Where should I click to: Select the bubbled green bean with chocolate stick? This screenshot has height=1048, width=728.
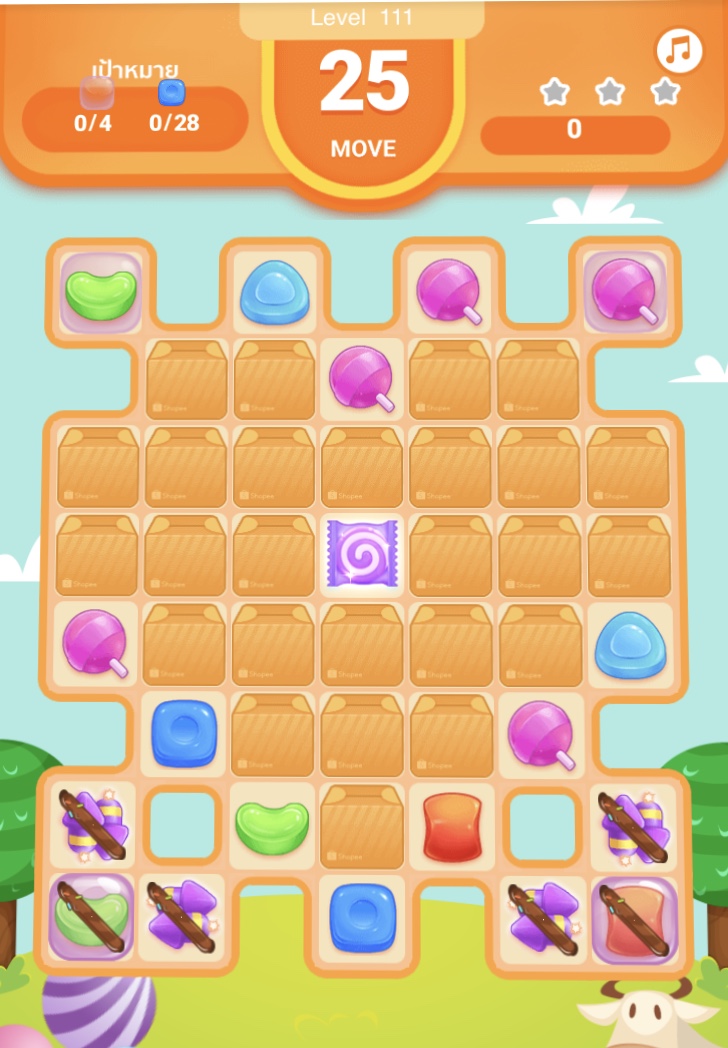pos(92,917)
